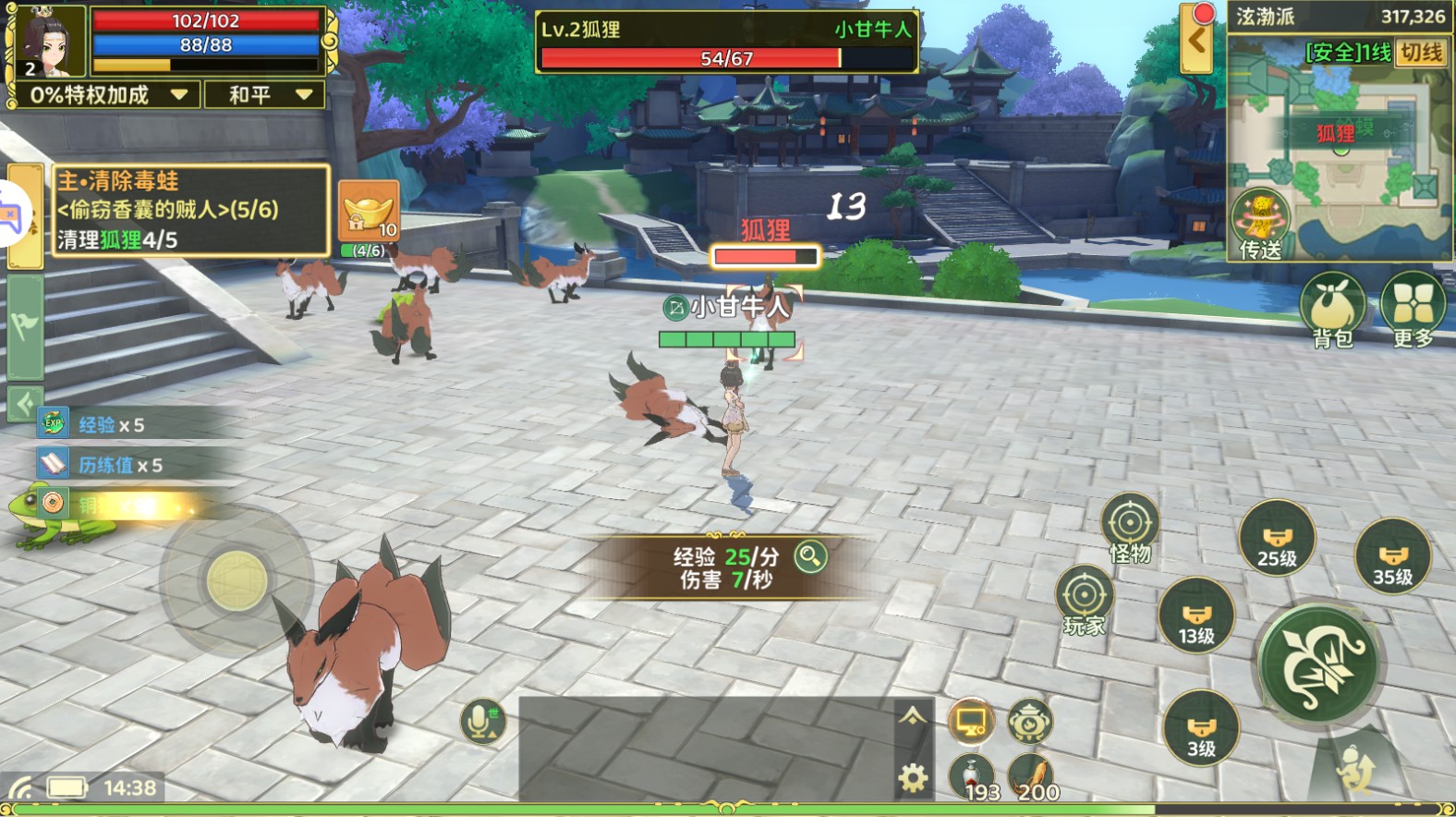Select the 清除毒蛙 quest tracker
The image size is (1456, 817).
point(190,210)
